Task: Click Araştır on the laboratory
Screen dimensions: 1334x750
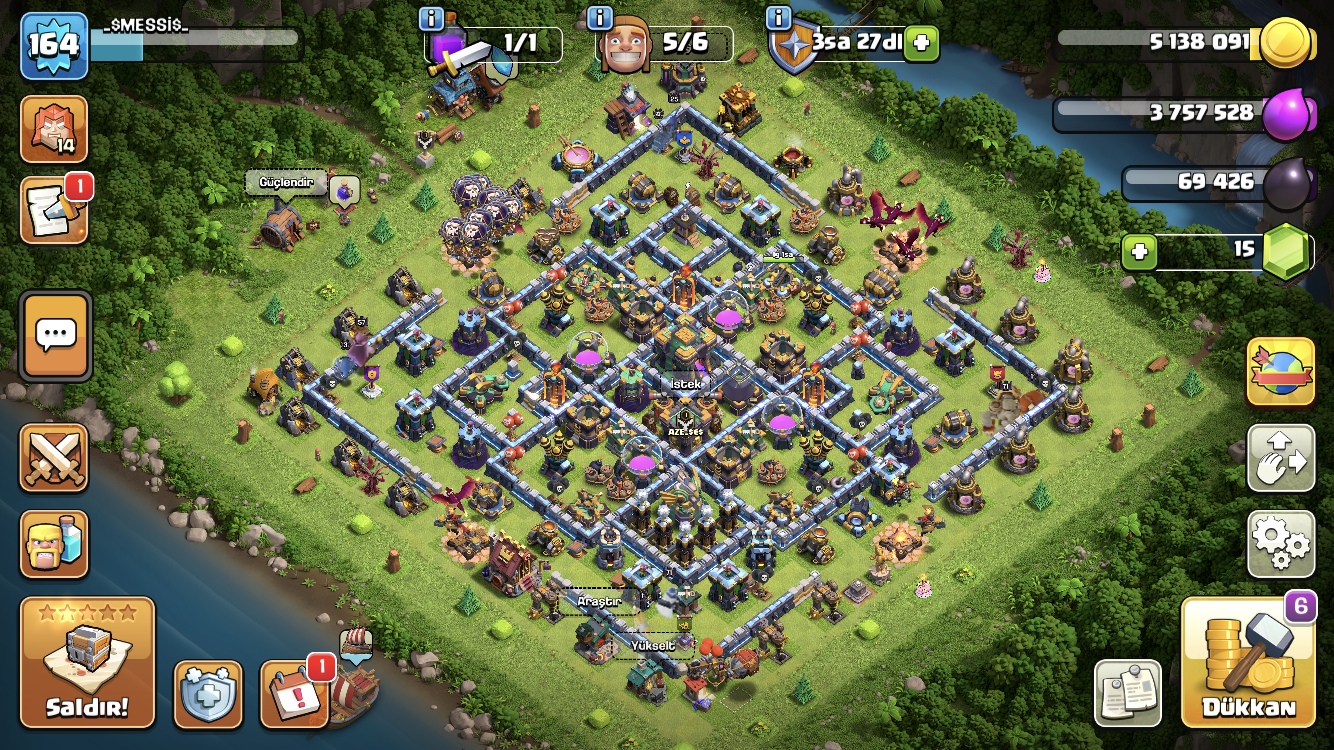Action: pyautogui.click(x=601, y=601)
